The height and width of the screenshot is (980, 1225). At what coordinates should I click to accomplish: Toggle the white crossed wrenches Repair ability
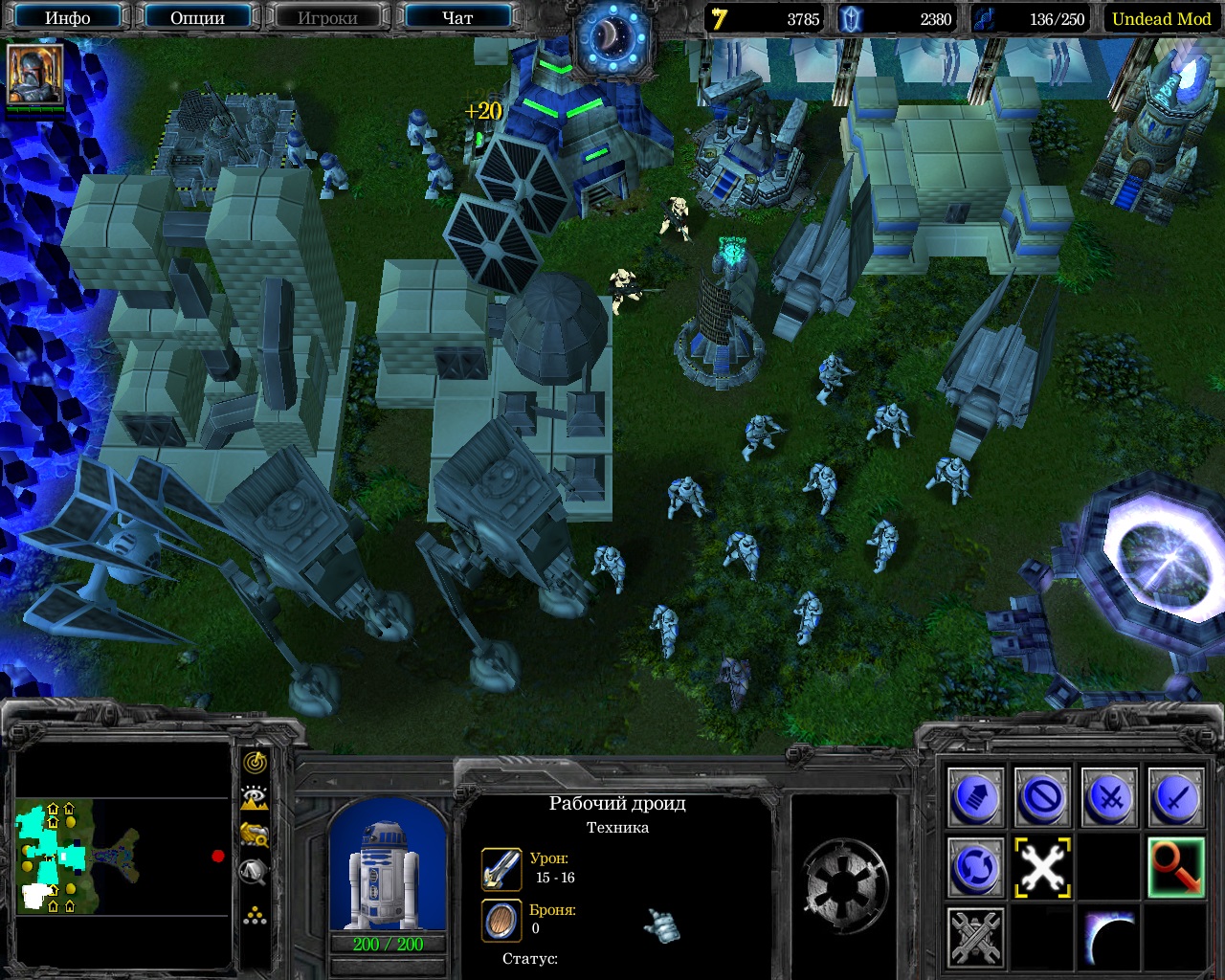pyautogui.click(x=1042, y=867)
